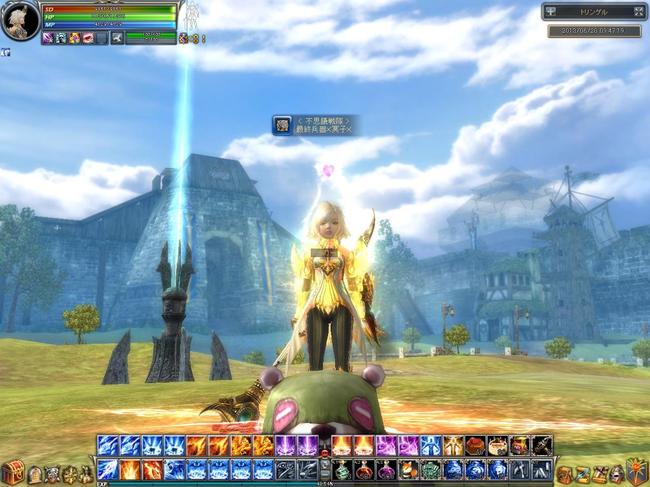
Task: Select the pink flower buff icon
Action: [74, 38]
